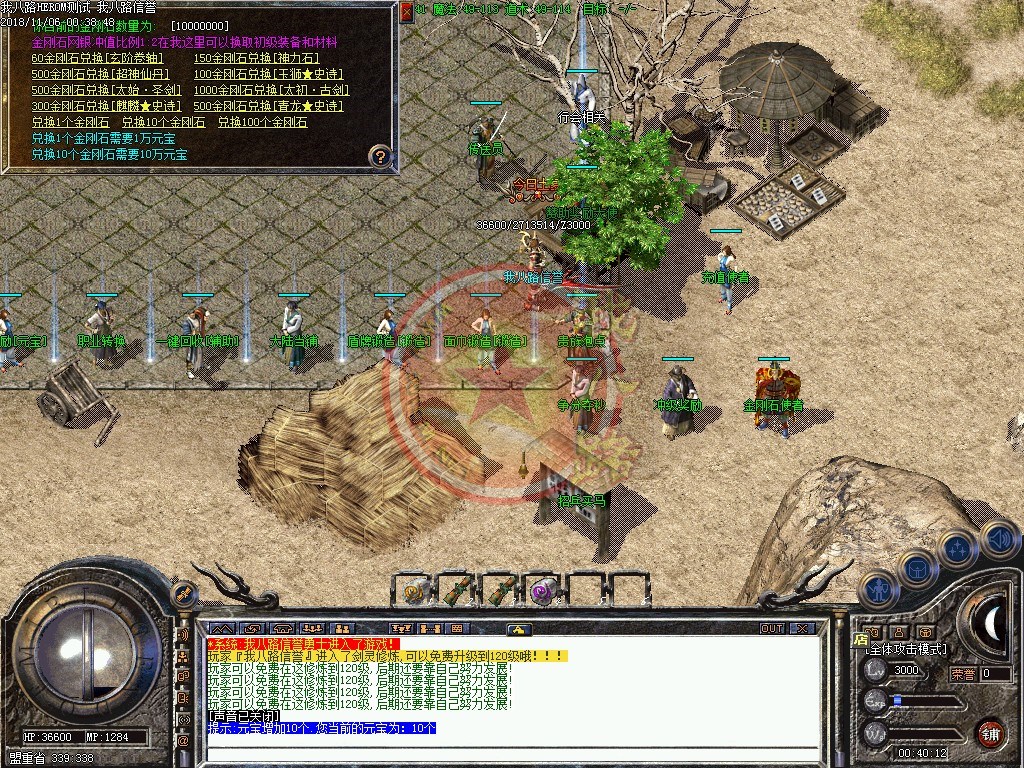Screen dimensions: 1024x768
Task: Select the 300-diamond 麒麟★史诗 exchange
Action: coord(106,106)
